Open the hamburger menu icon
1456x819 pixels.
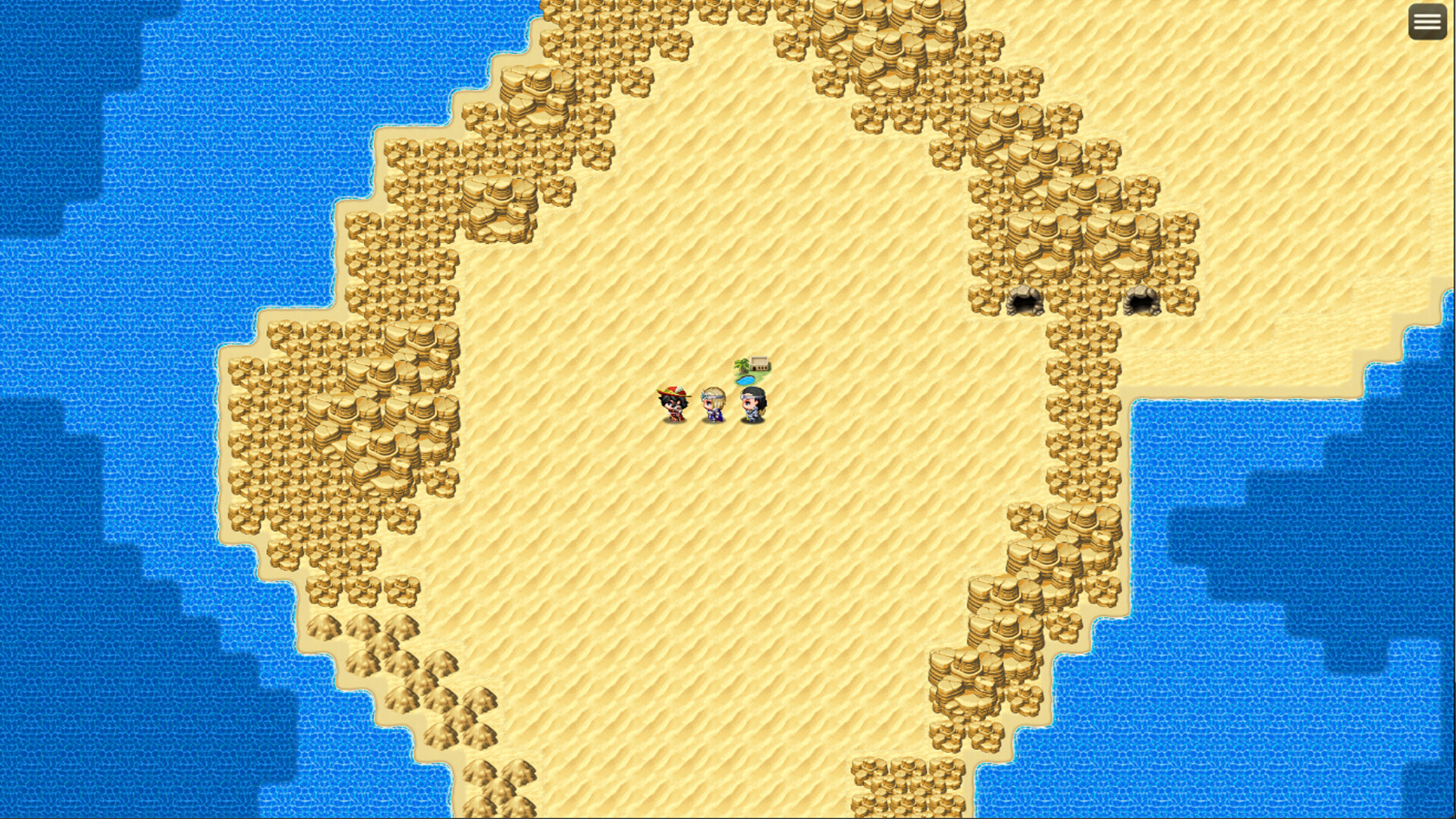click(x=1427, y=20)
